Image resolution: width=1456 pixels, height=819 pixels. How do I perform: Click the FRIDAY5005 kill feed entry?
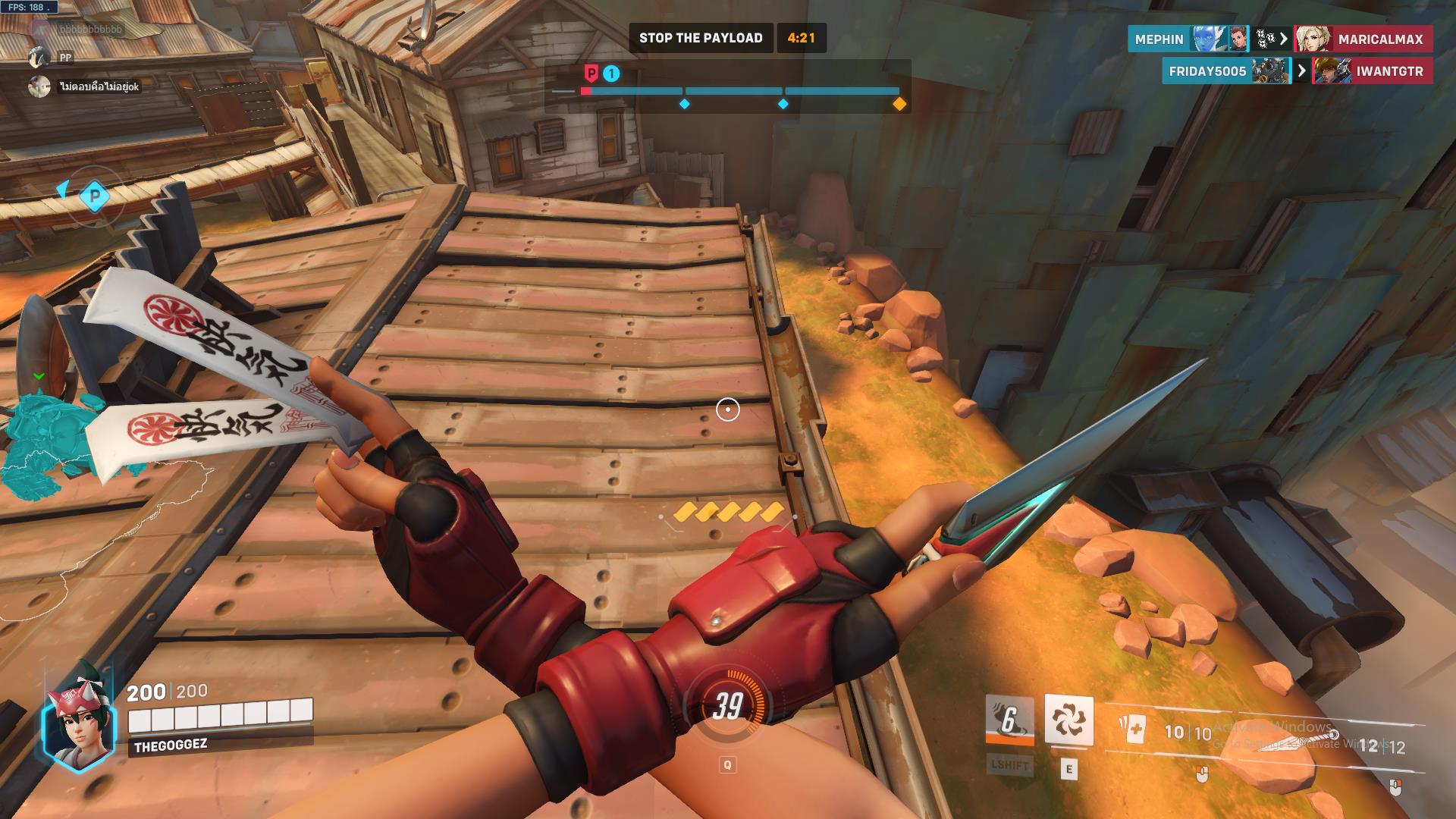pyautogui.click(x=1207, y=71)
